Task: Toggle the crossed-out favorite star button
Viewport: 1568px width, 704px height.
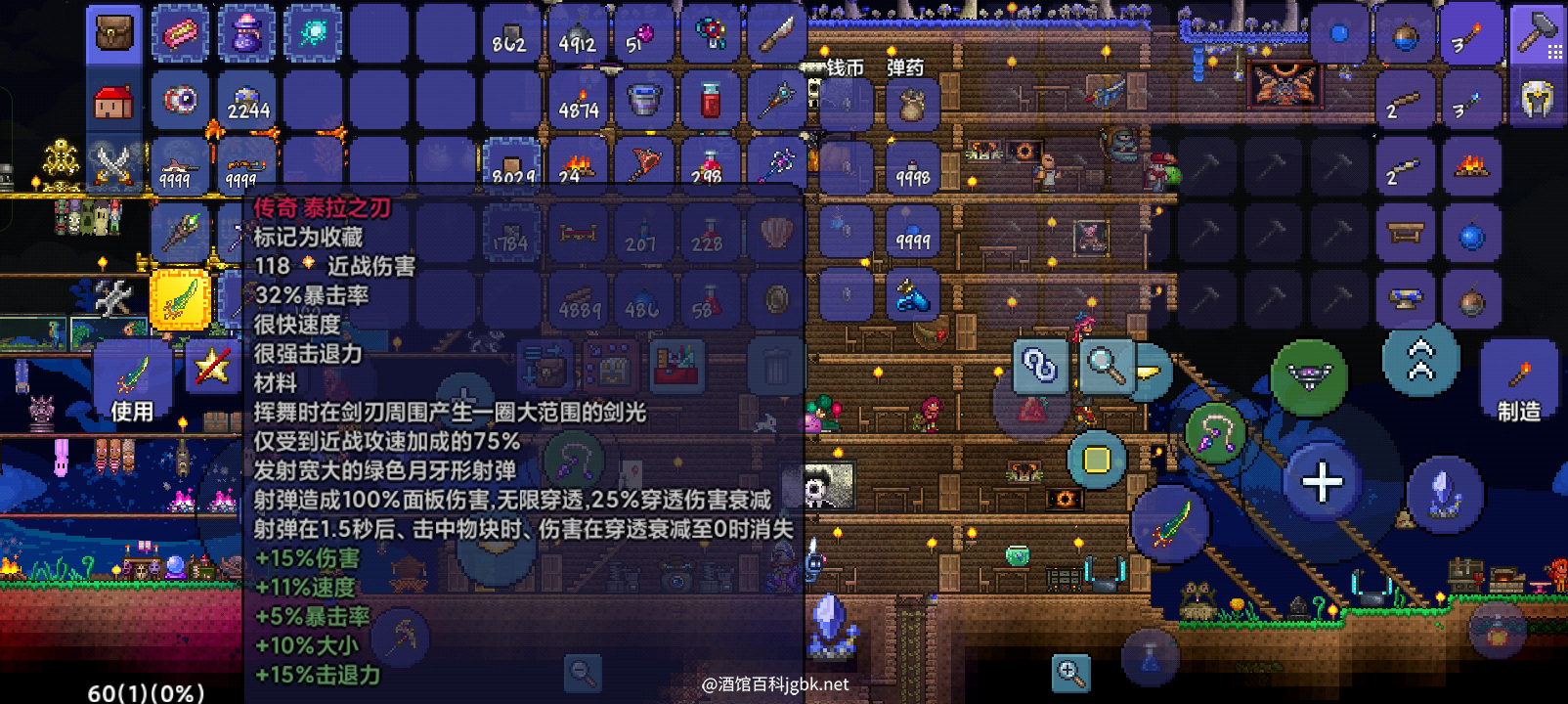Action: click(x=212, y=367)
